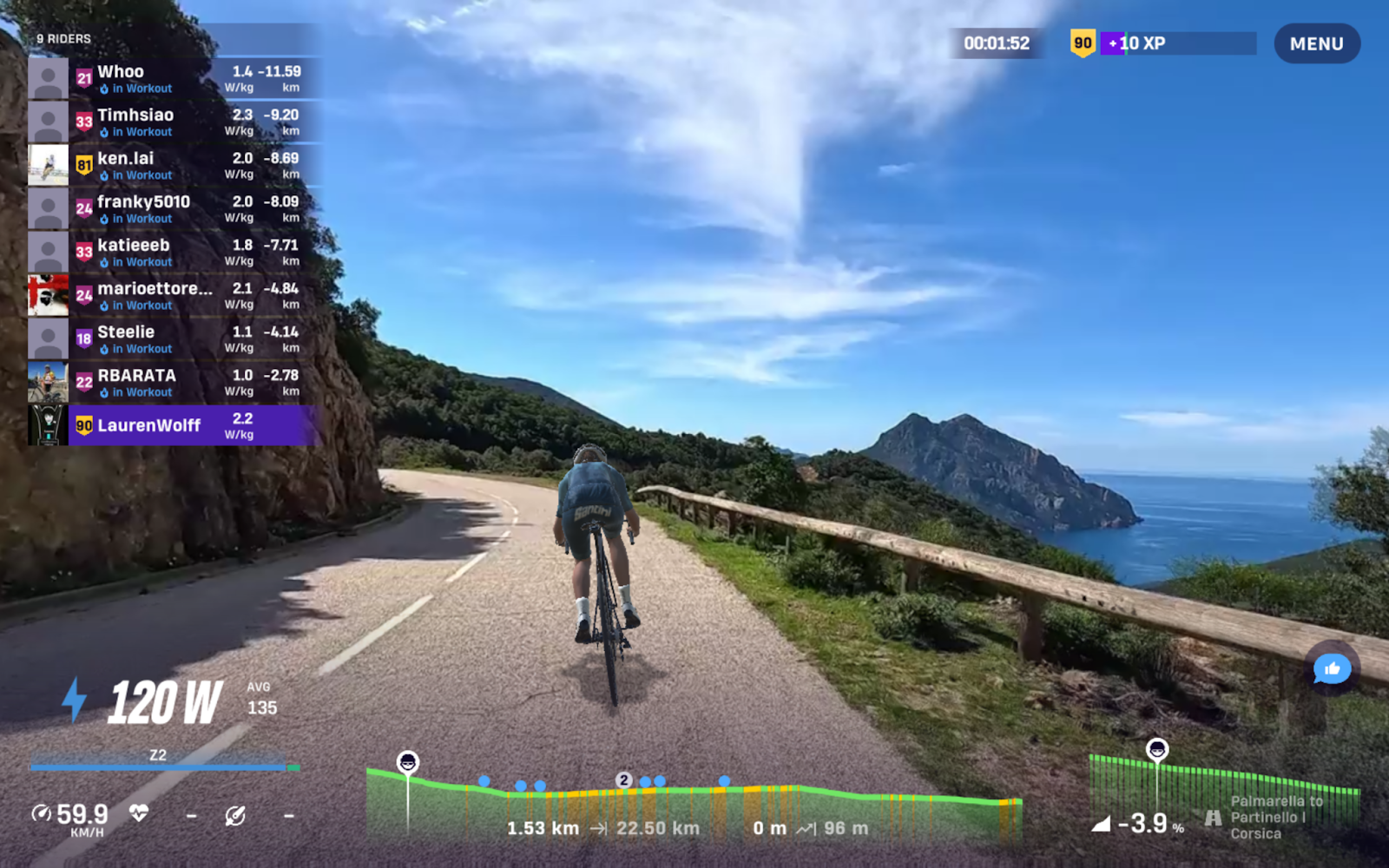Expand the workout segment marker labeled 2
Image resolution: width=1389 pixels, height=868 pixels.
(x=623, y=780)
